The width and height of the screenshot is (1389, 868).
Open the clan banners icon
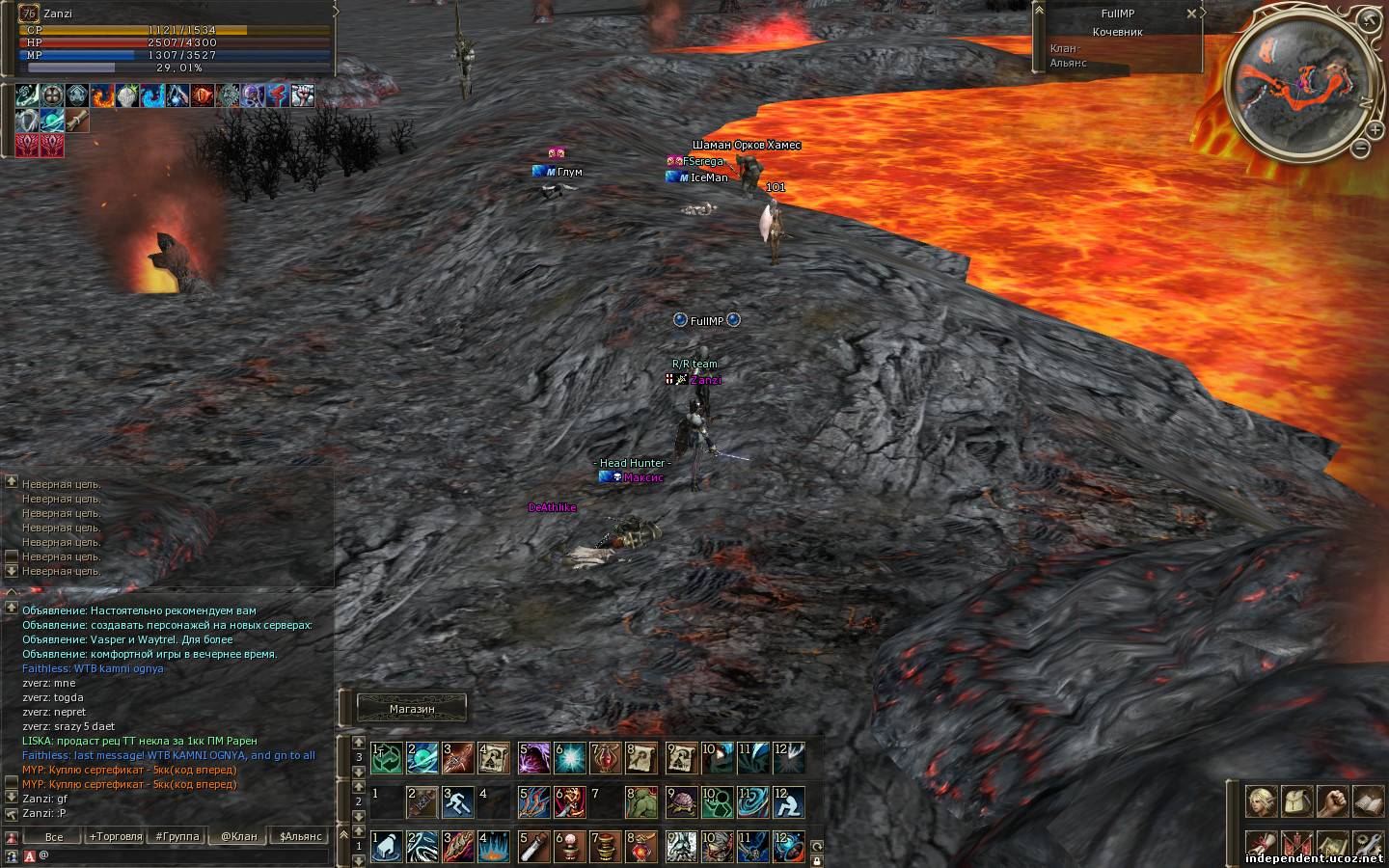(x=1295, y=844)
